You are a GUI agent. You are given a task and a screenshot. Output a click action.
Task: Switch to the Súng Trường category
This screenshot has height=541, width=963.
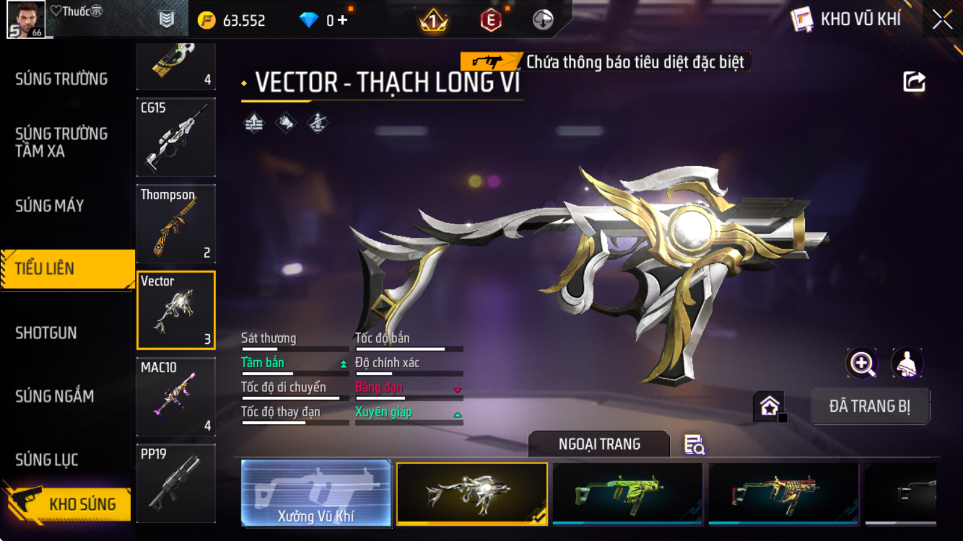pos(61,79)
